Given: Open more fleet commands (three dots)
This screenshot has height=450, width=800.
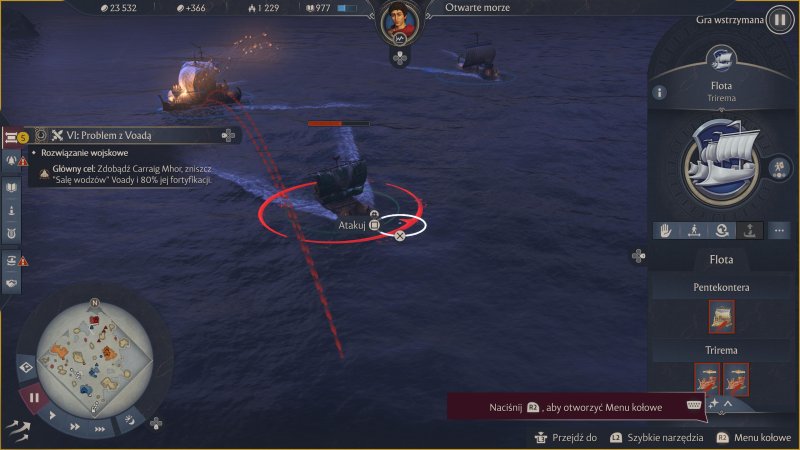Looking at the screenshot, I should (x=779, y=230).
